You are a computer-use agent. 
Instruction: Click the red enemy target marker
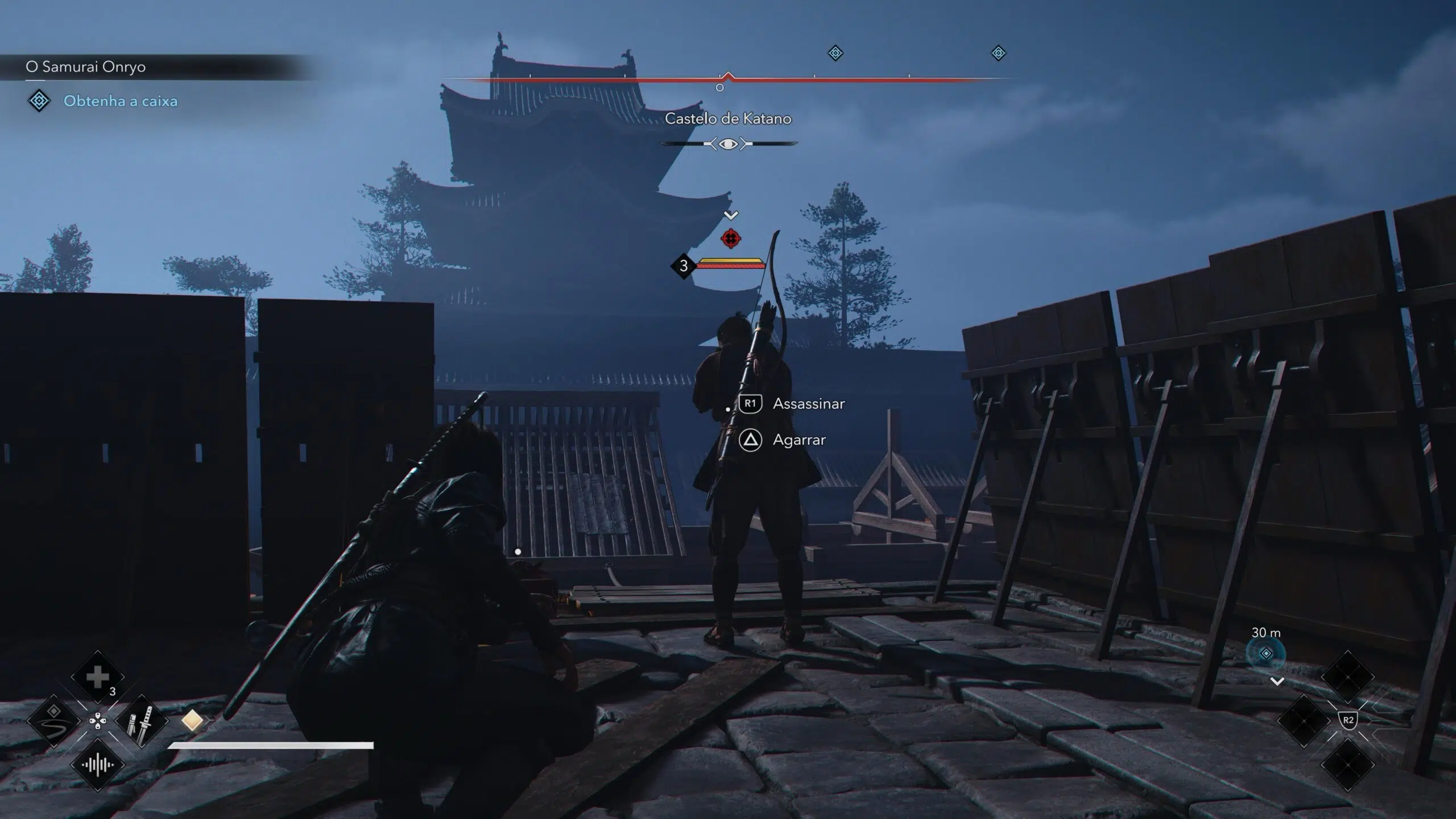point(731,238)
